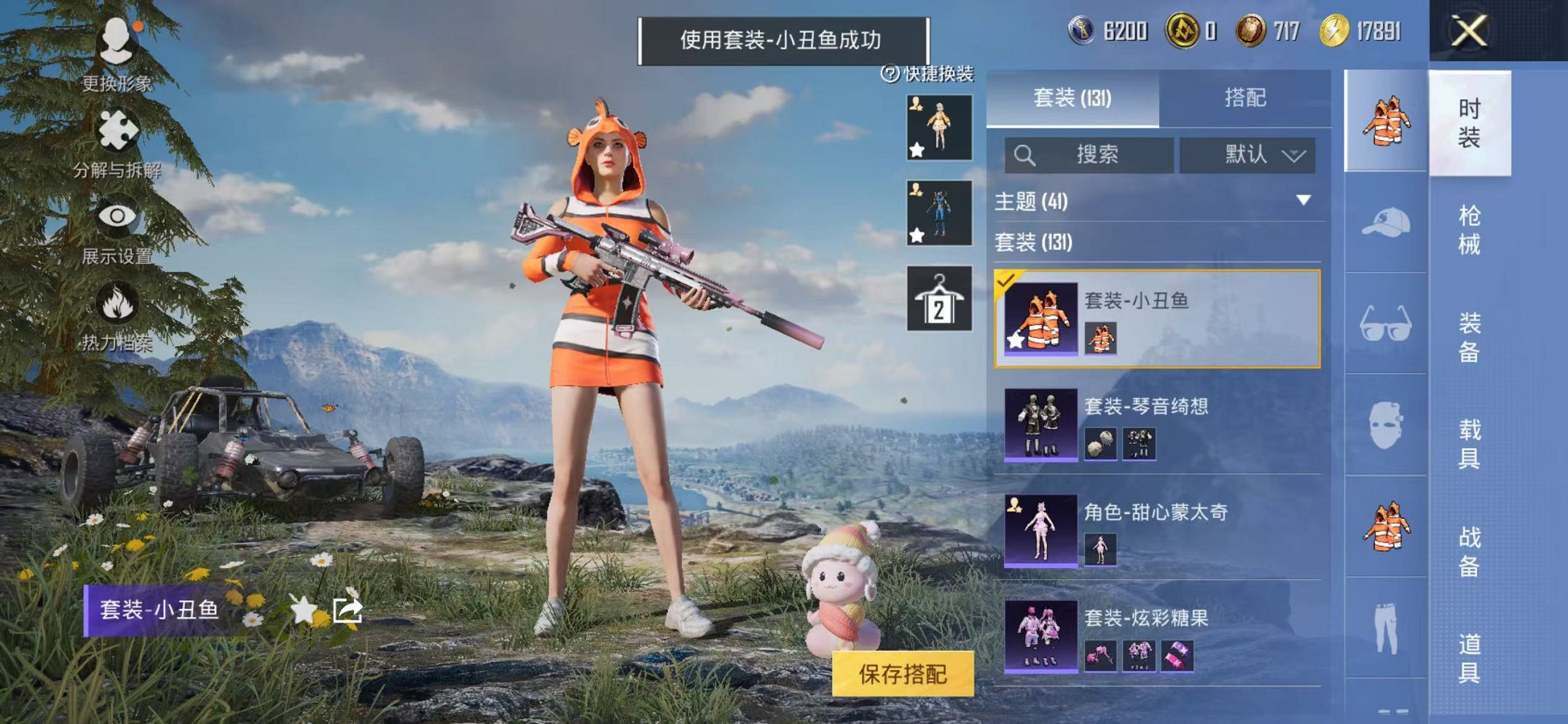Open the 默认 sorting dropdown
Viewport: 1568px width, 724px height.
click(1249, 154)
